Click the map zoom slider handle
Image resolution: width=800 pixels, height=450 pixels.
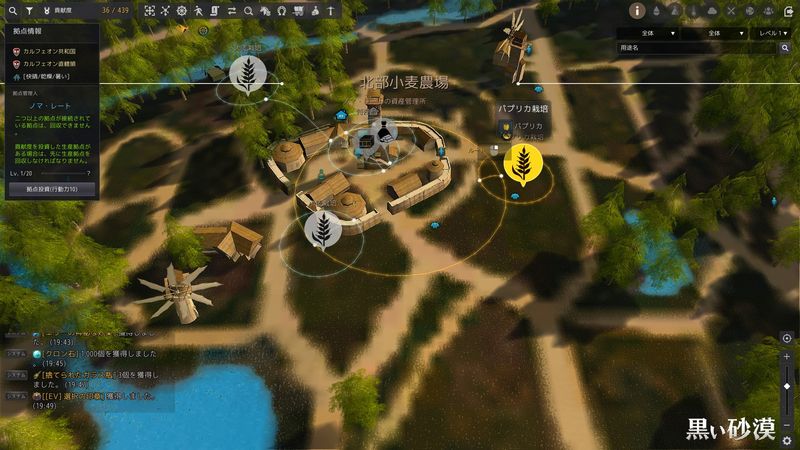click(787, 386)
